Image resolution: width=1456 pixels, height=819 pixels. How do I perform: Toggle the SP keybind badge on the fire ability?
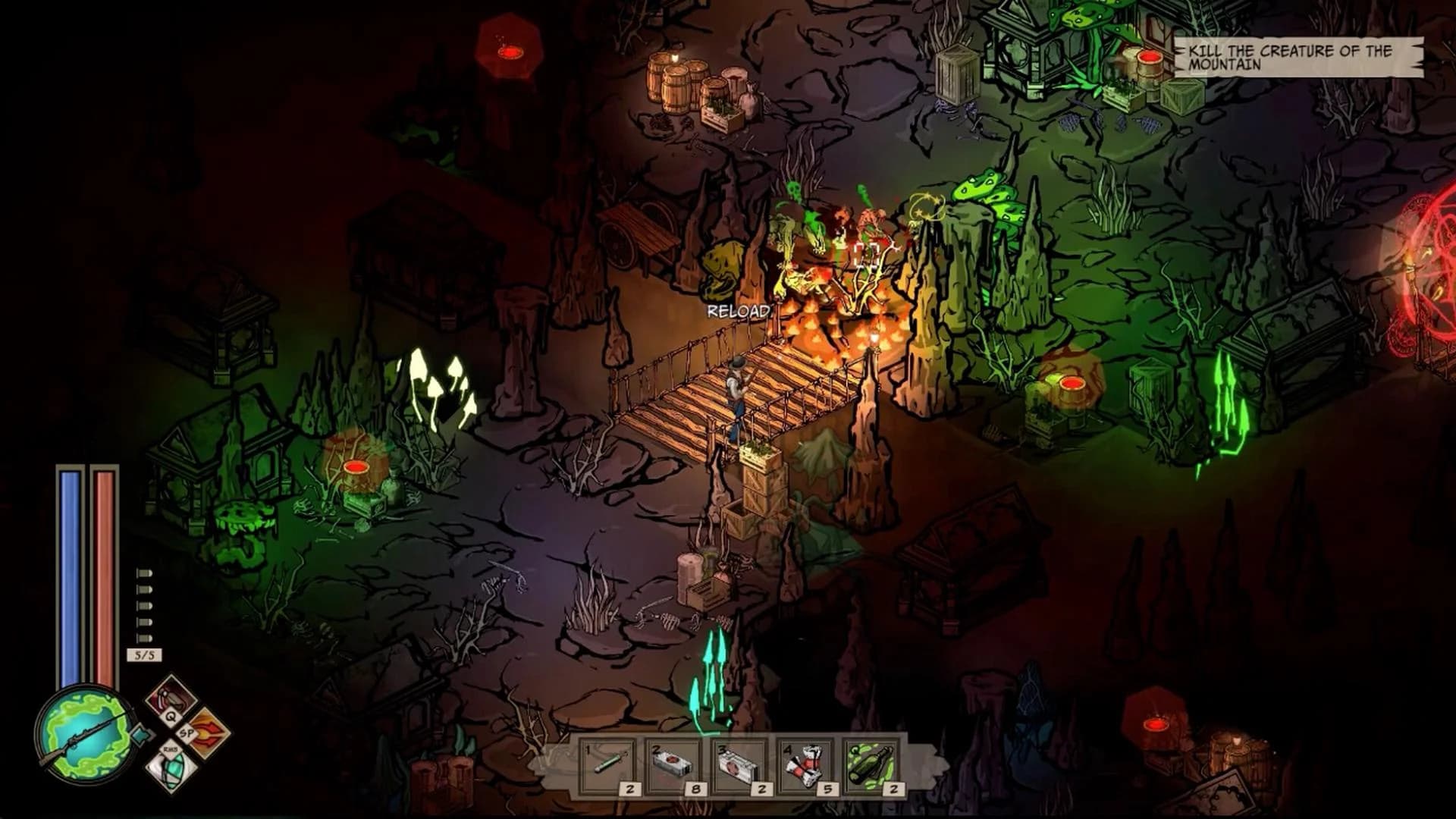coord(186,733)
